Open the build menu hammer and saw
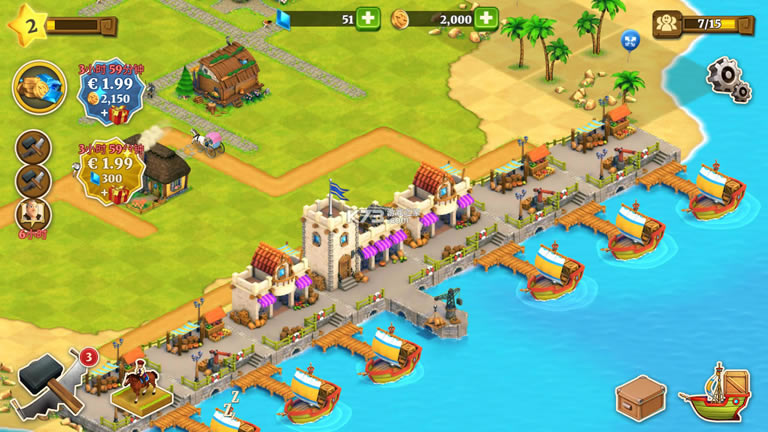This screenshot has width=768, height=432. 46,384
